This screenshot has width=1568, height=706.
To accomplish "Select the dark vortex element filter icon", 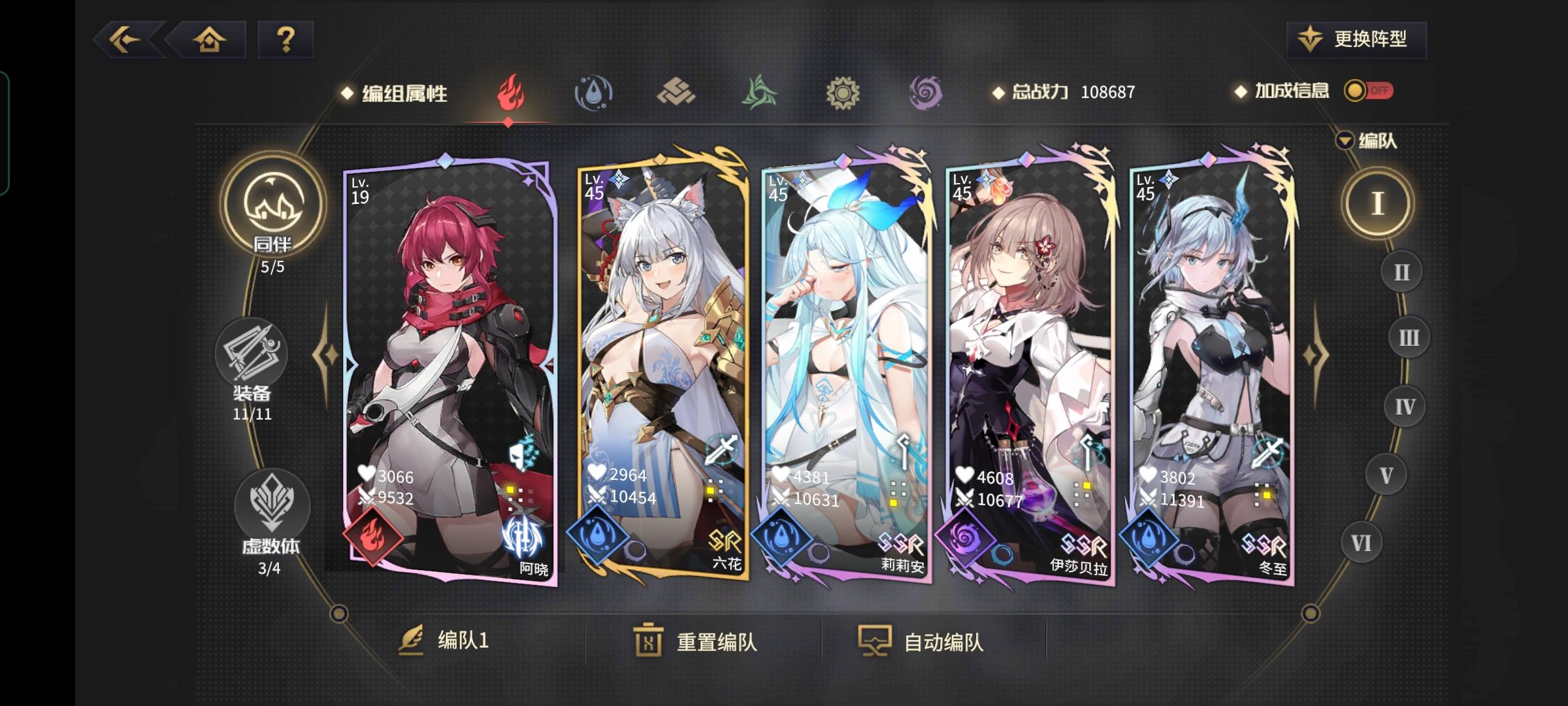I will click(924, 93).
